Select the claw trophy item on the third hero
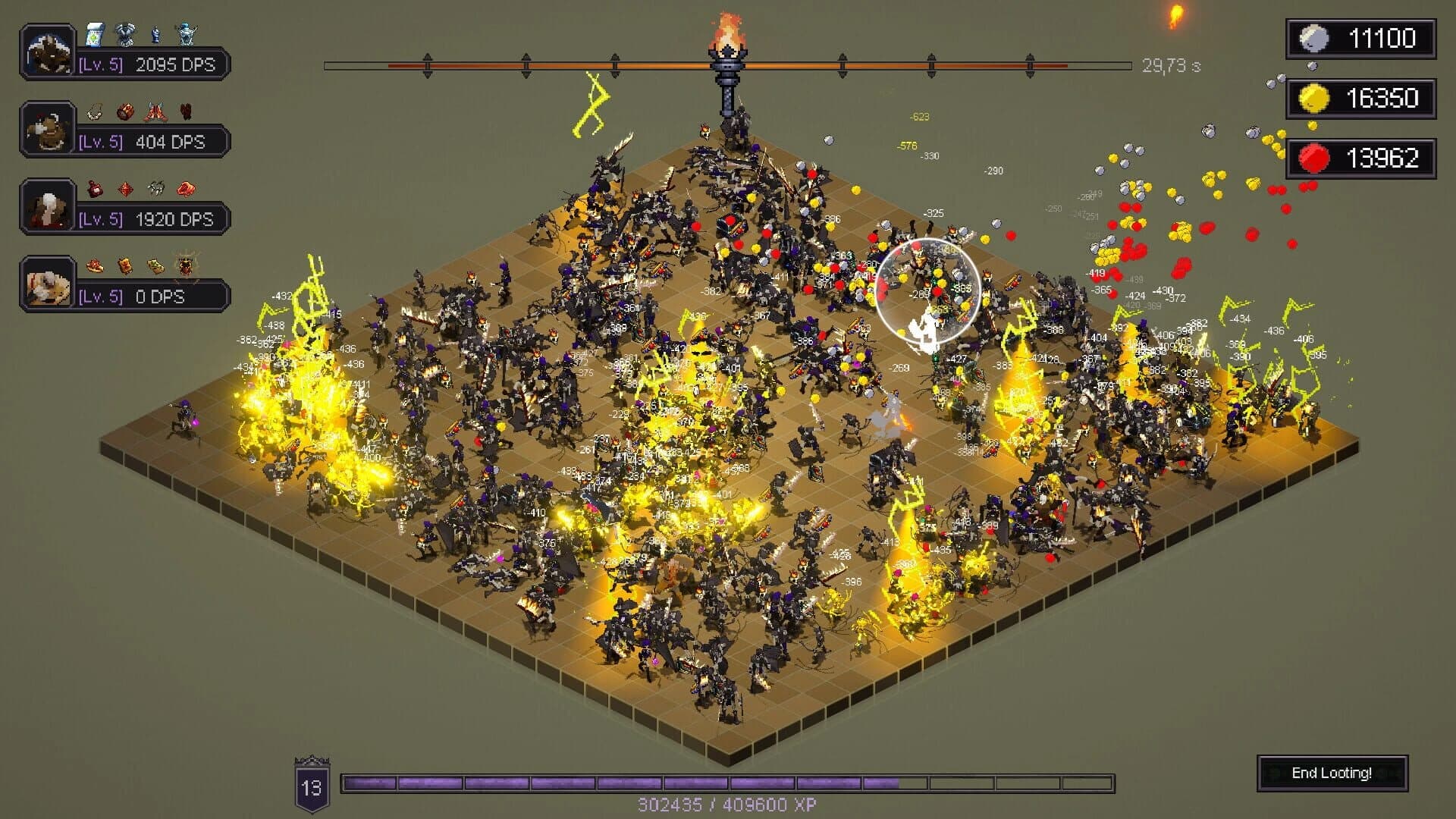1456x819 pixels. (155, 187)
